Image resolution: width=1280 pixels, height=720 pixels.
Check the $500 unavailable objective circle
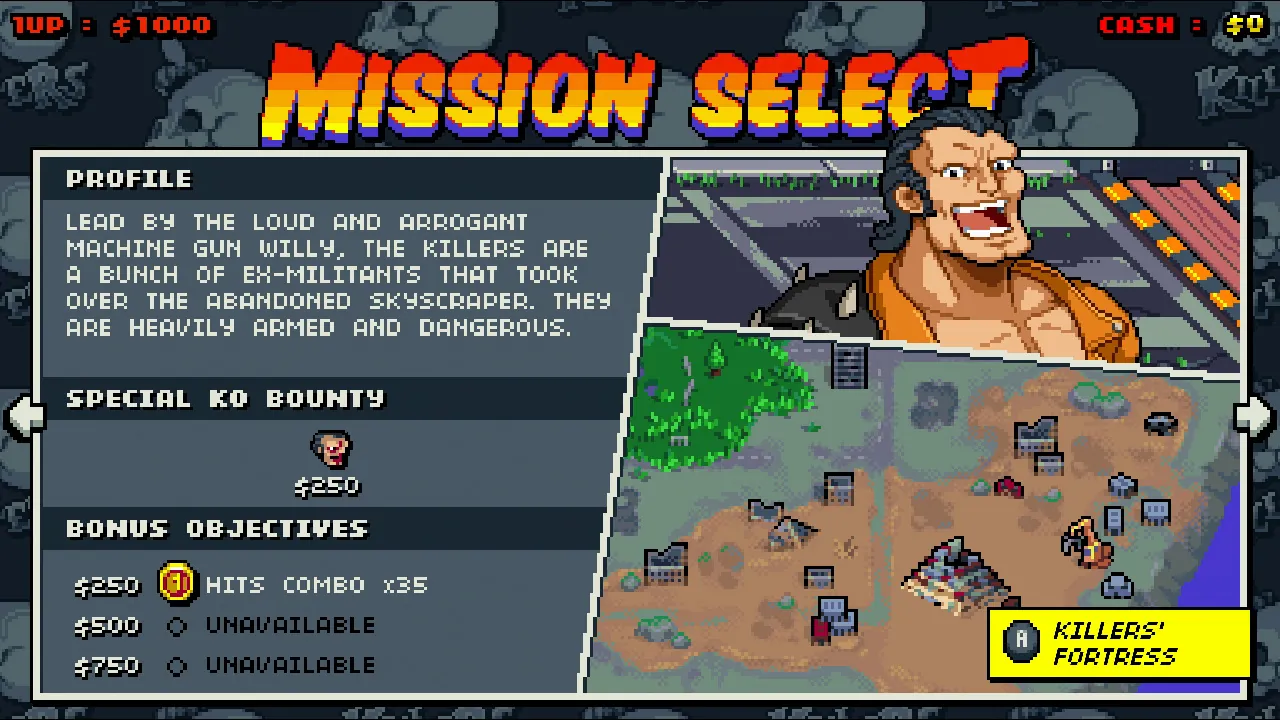(176, 625)
